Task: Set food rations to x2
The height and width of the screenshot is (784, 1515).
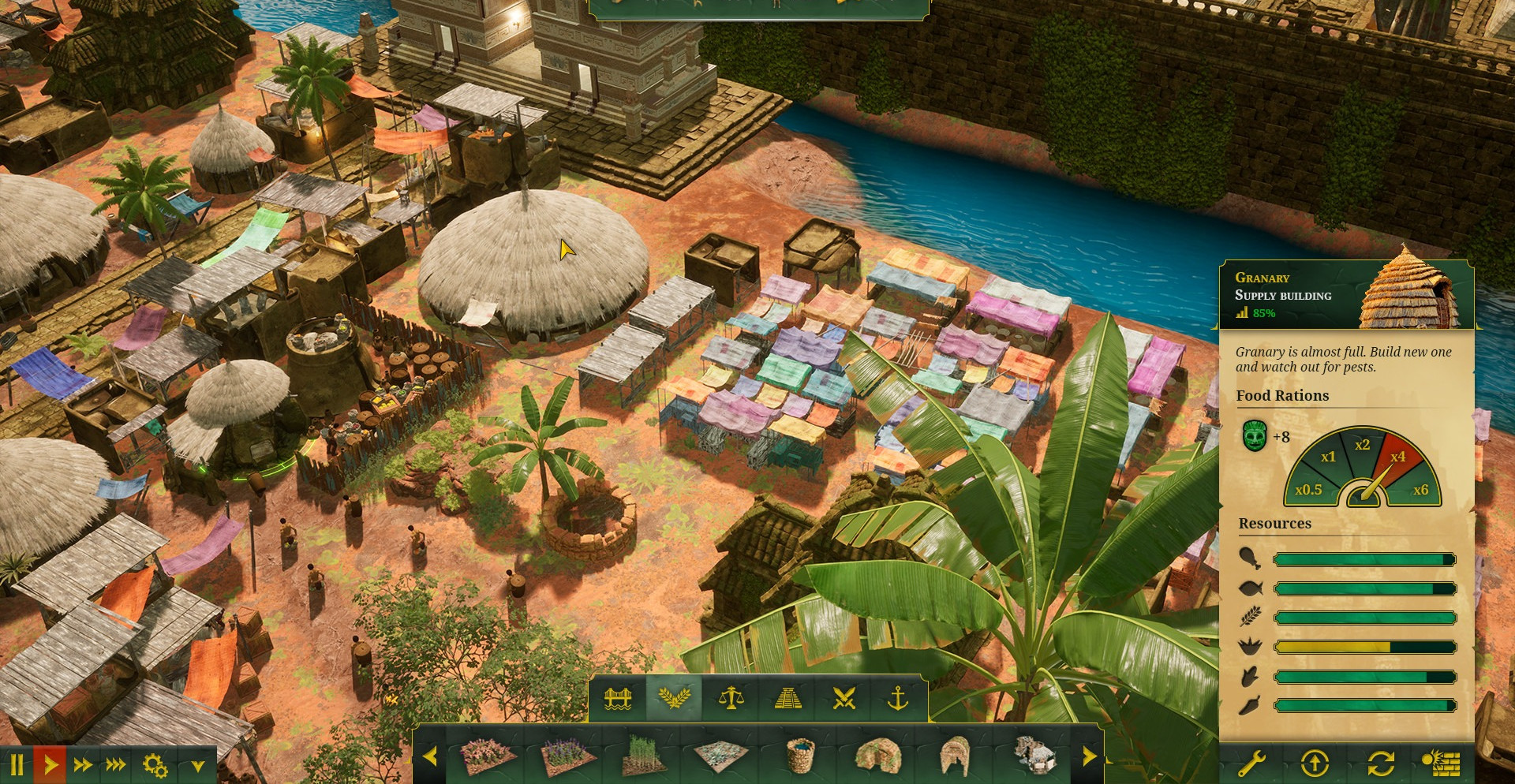Action: coord(1362,445)
